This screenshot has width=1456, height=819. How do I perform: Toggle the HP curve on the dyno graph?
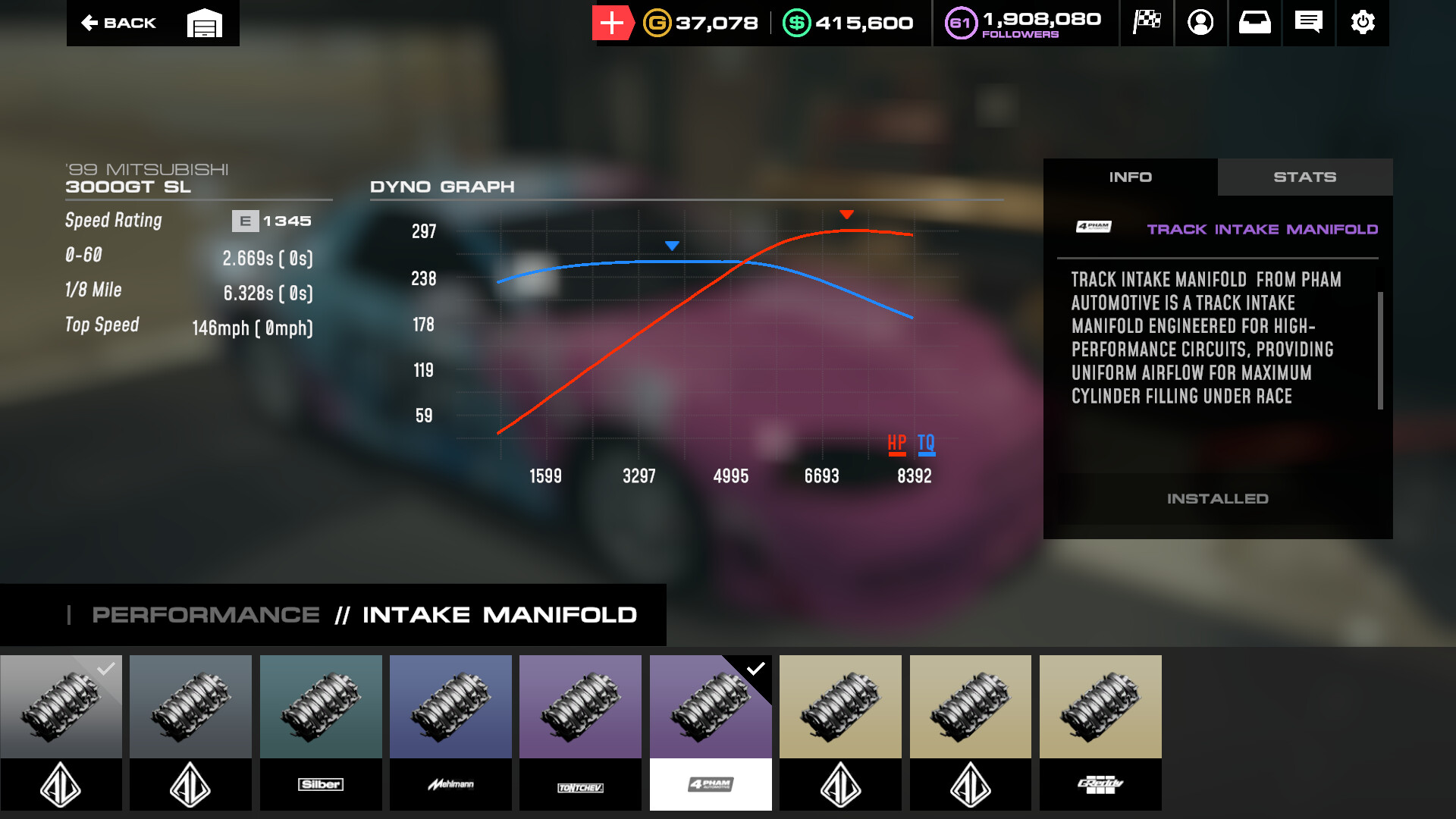click(897, 443)
